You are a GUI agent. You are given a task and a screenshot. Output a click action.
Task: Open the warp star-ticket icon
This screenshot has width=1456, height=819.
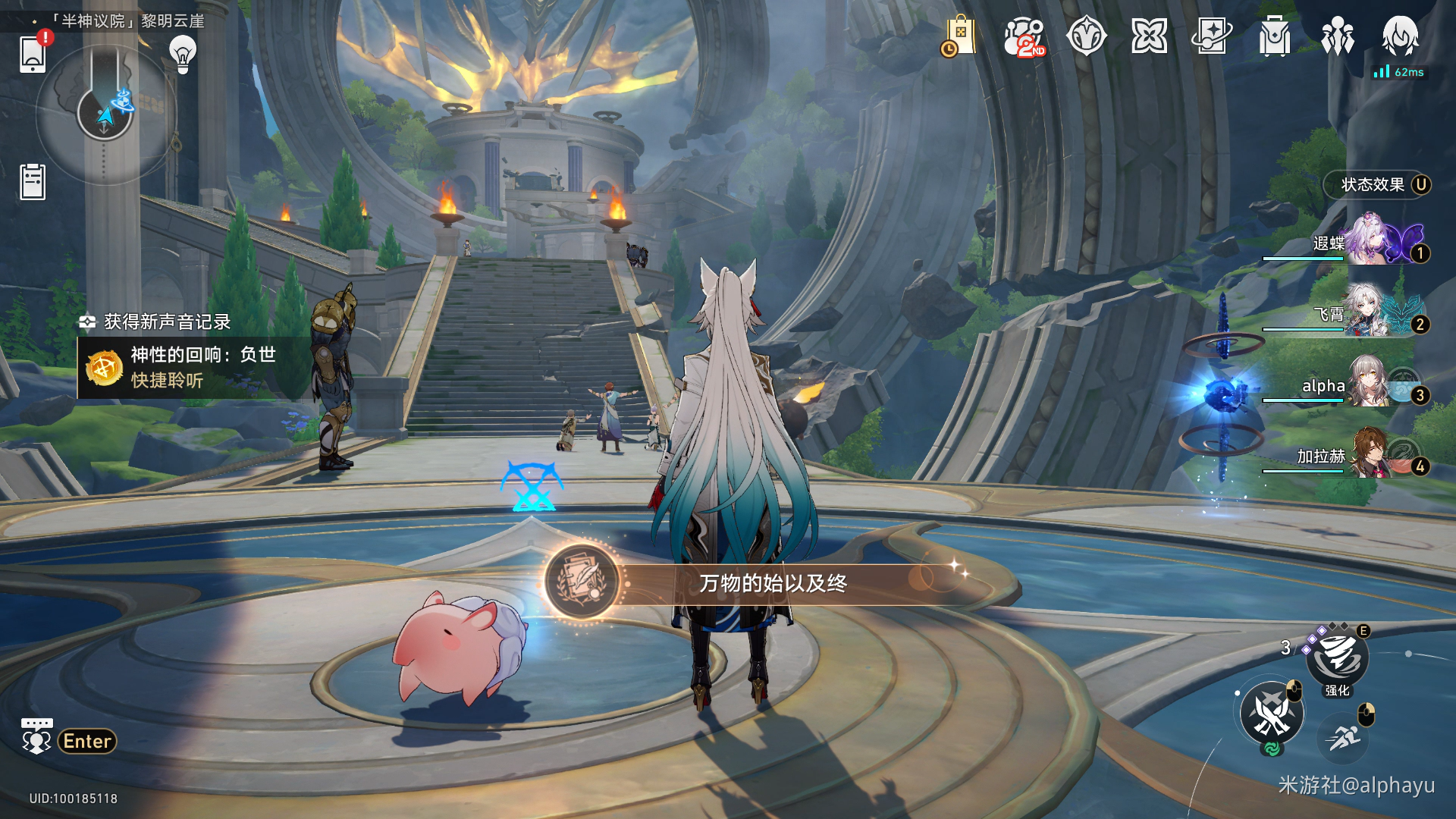click(1211, 36)
